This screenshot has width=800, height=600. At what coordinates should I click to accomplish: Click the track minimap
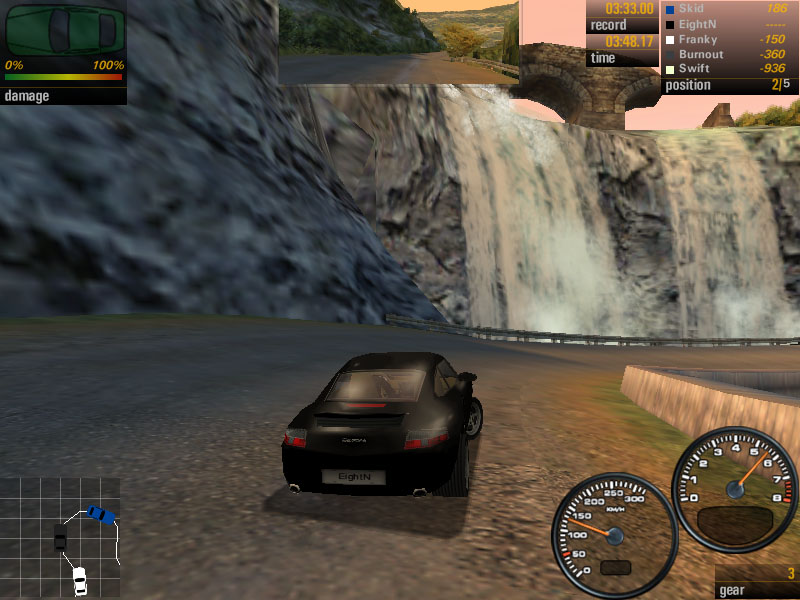[62, 536]
